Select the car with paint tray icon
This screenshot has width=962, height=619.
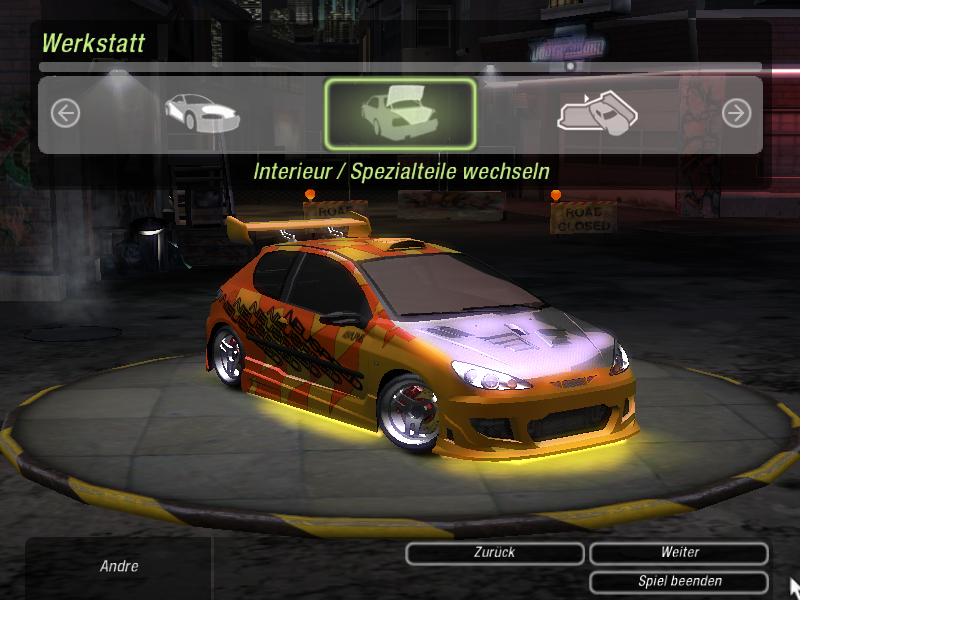597,114
